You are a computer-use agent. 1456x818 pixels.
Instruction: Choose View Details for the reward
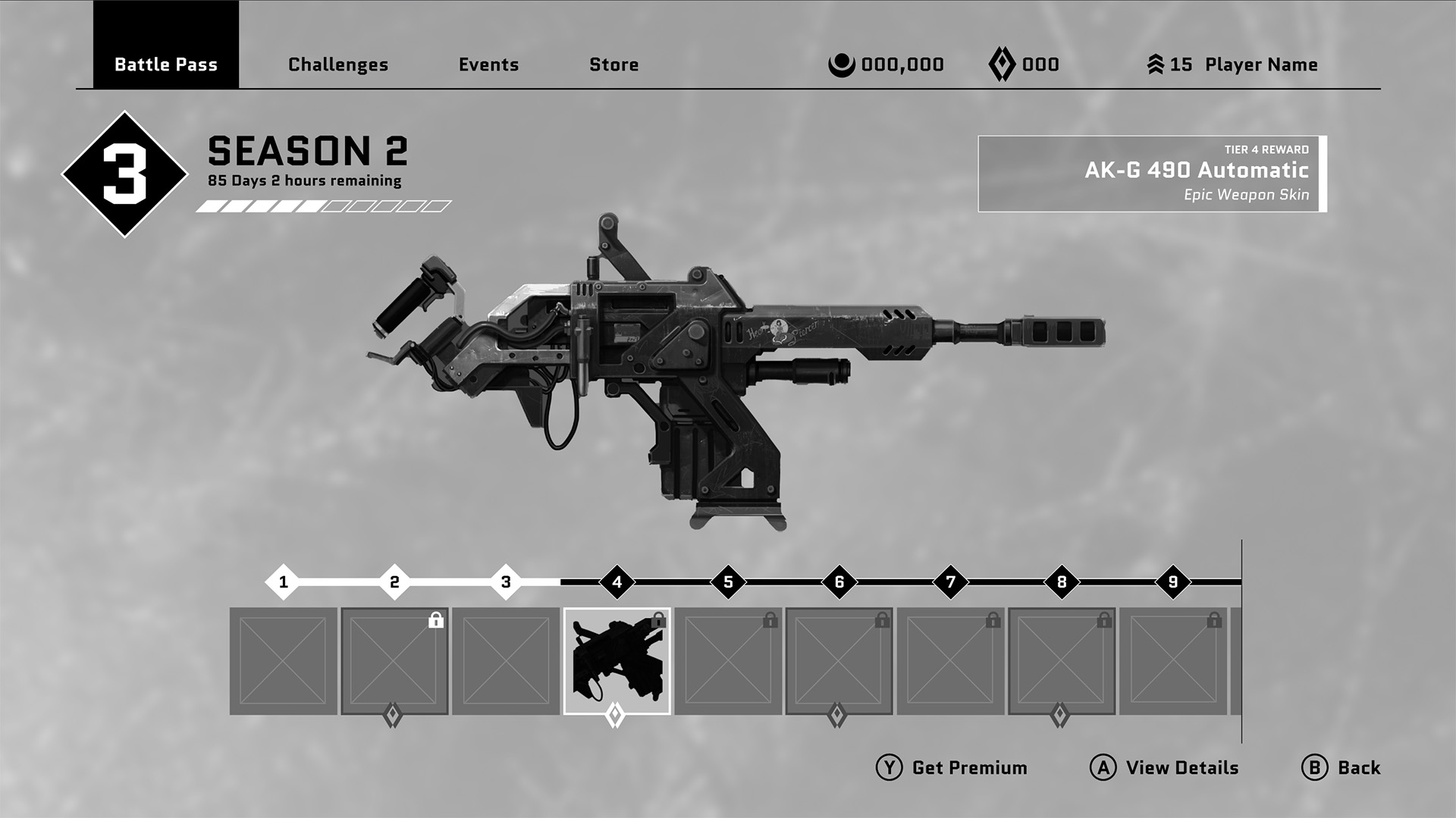coord(1164,768)
